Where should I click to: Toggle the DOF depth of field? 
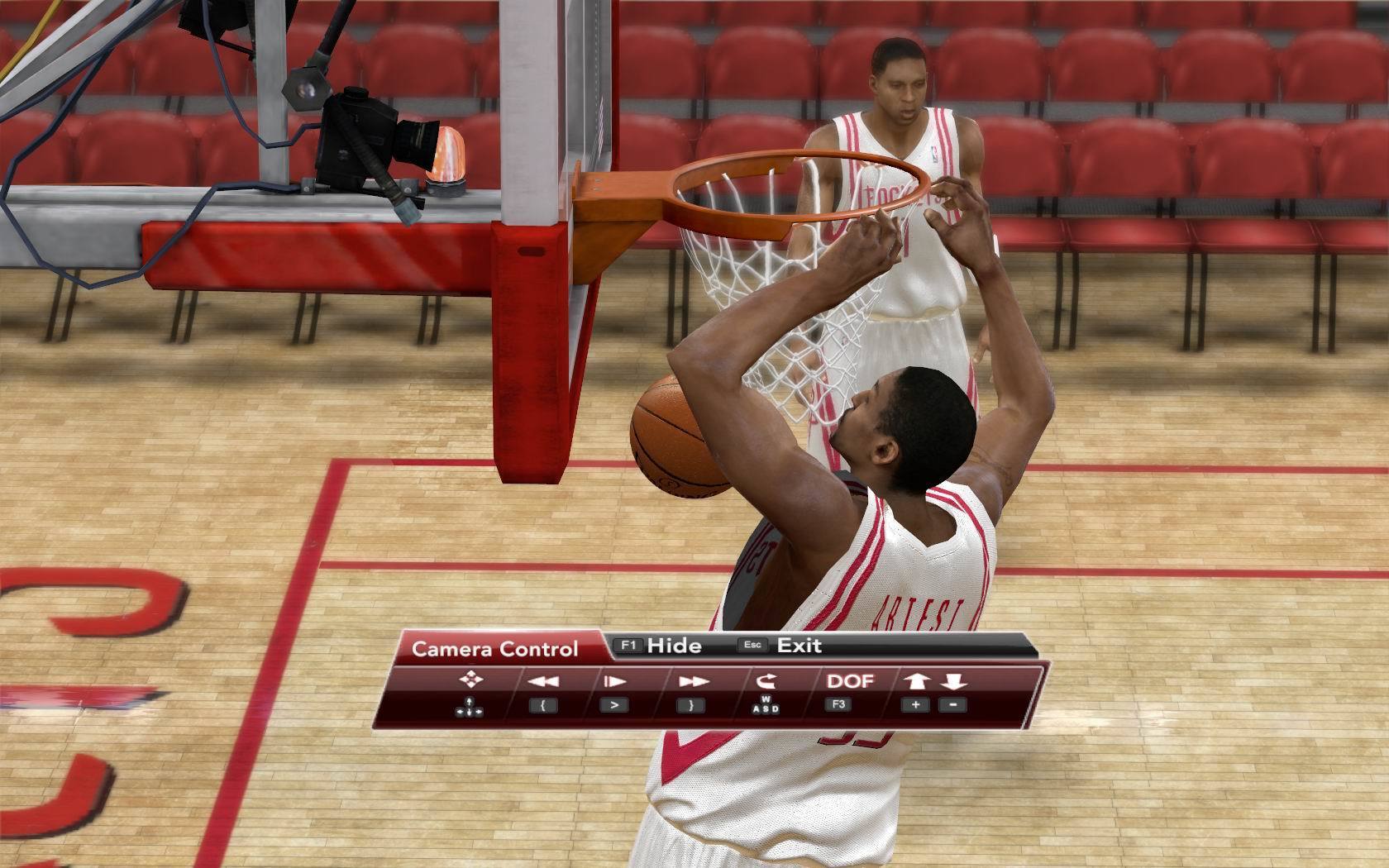click(849, 681)
